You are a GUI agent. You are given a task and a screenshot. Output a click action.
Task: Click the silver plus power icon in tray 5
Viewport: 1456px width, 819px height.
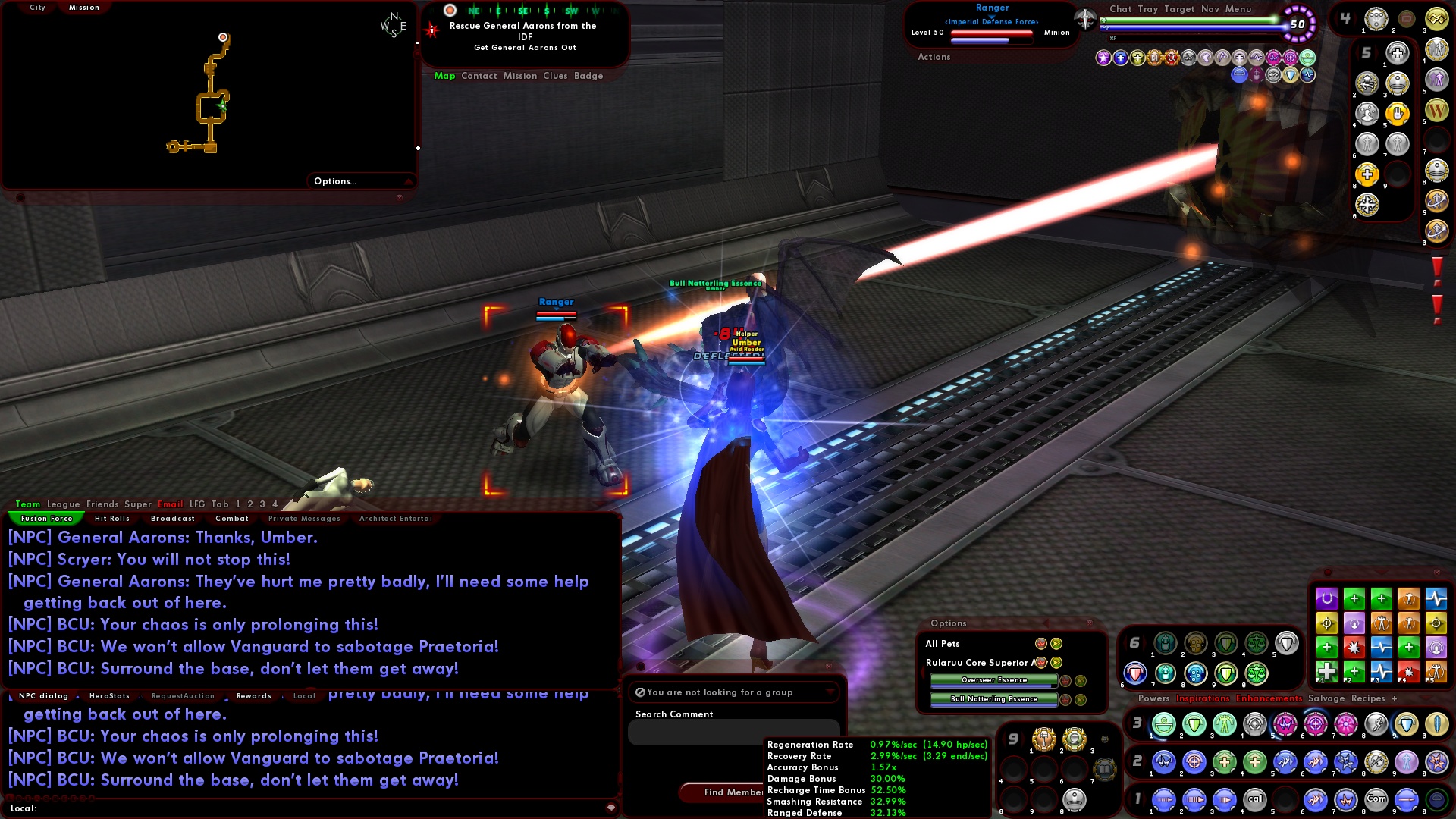(1397, 53)
